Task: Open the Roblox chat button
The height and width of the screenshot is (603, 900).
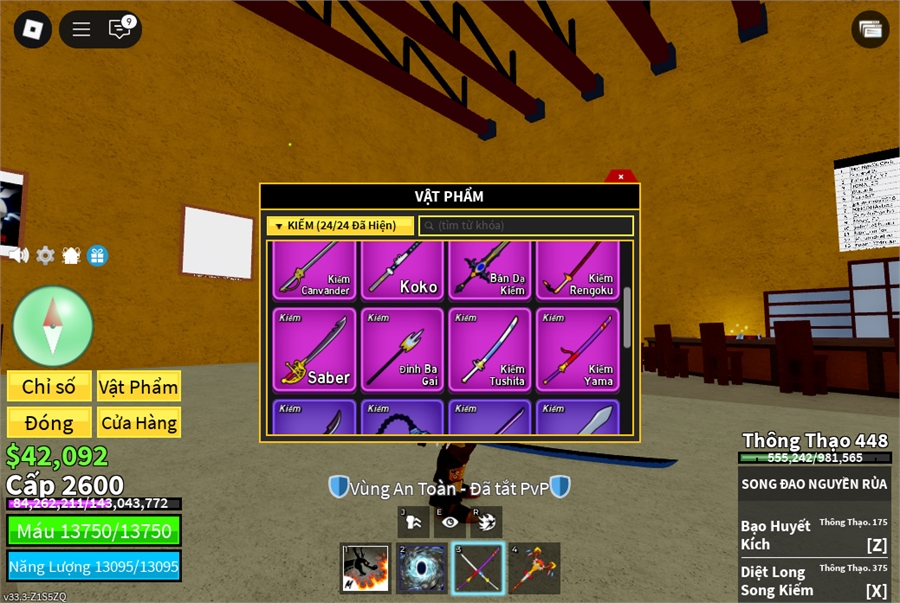Action: pyautogui.click(x=120, y=29)
